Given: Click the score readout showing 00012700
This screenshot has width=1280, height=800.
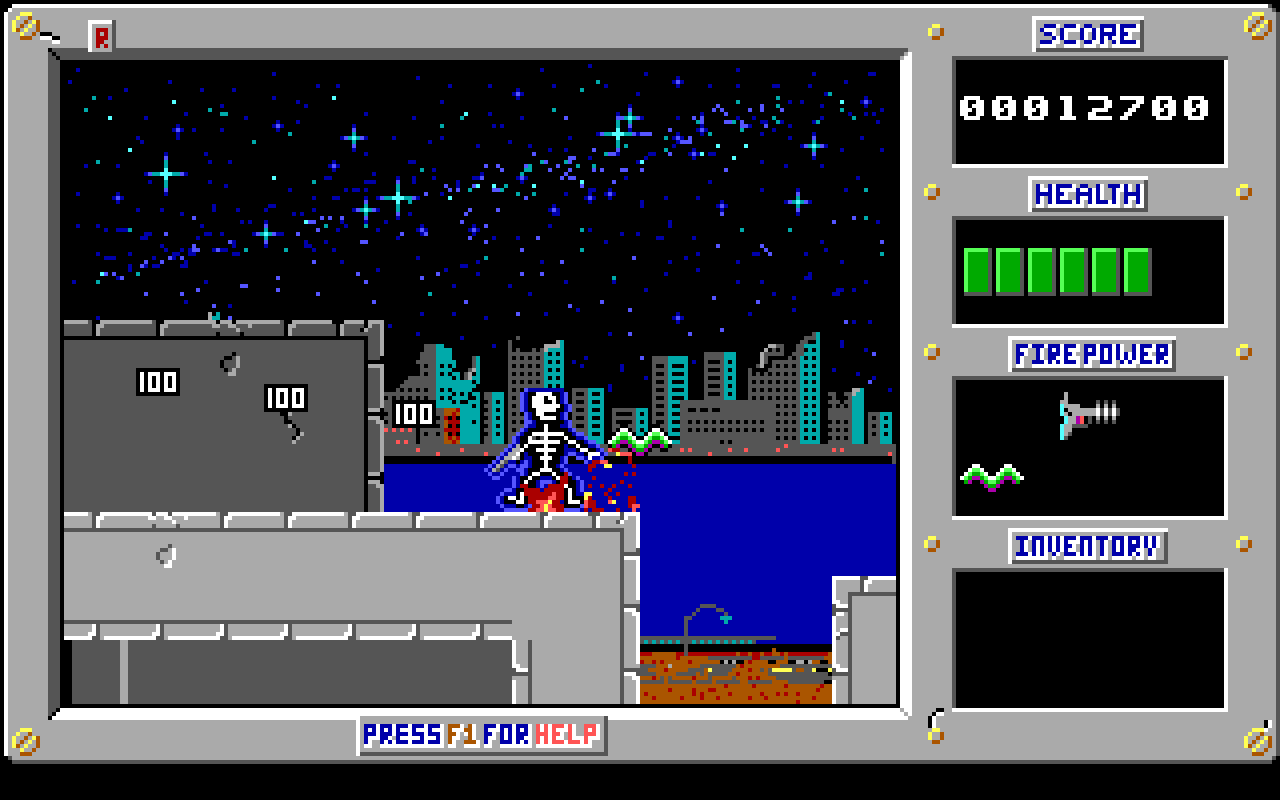Looking at the screenshot, I should pyautogui.click(x=1083, y=108).
